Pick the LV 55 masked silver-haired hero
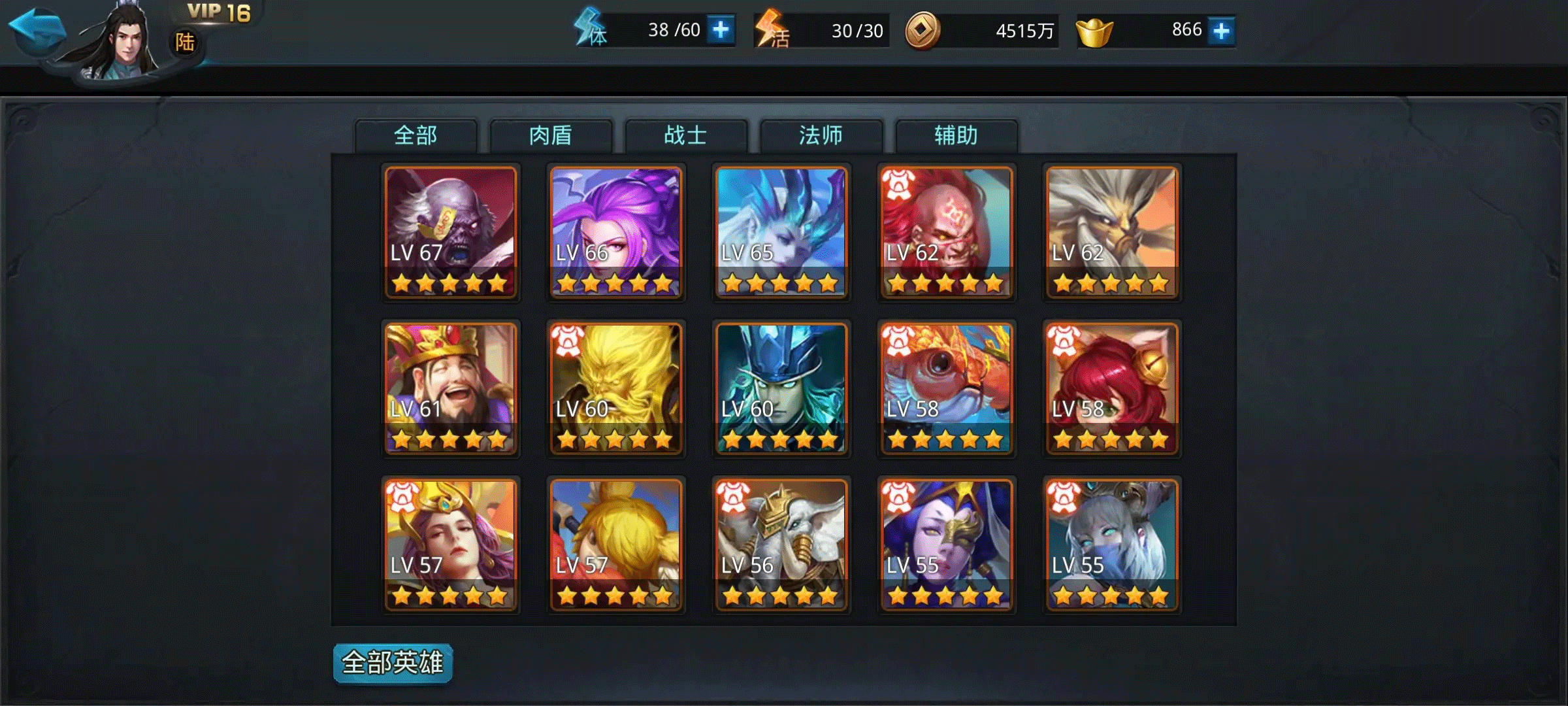 [x=1112, y=545]
